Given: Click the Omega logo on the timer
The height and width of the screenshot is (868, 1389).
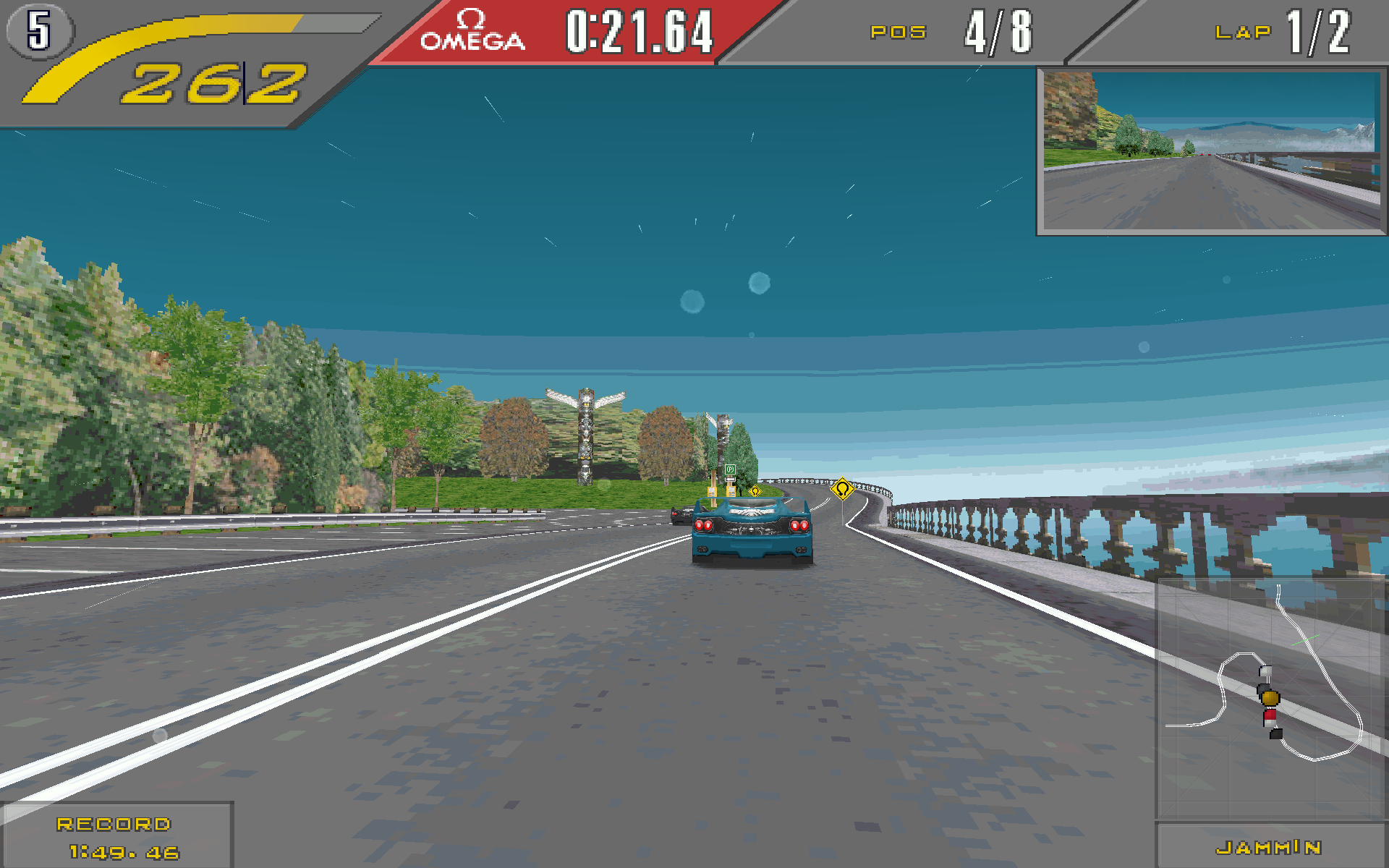Looking at the screenshot, I should [x=472, y=32].
